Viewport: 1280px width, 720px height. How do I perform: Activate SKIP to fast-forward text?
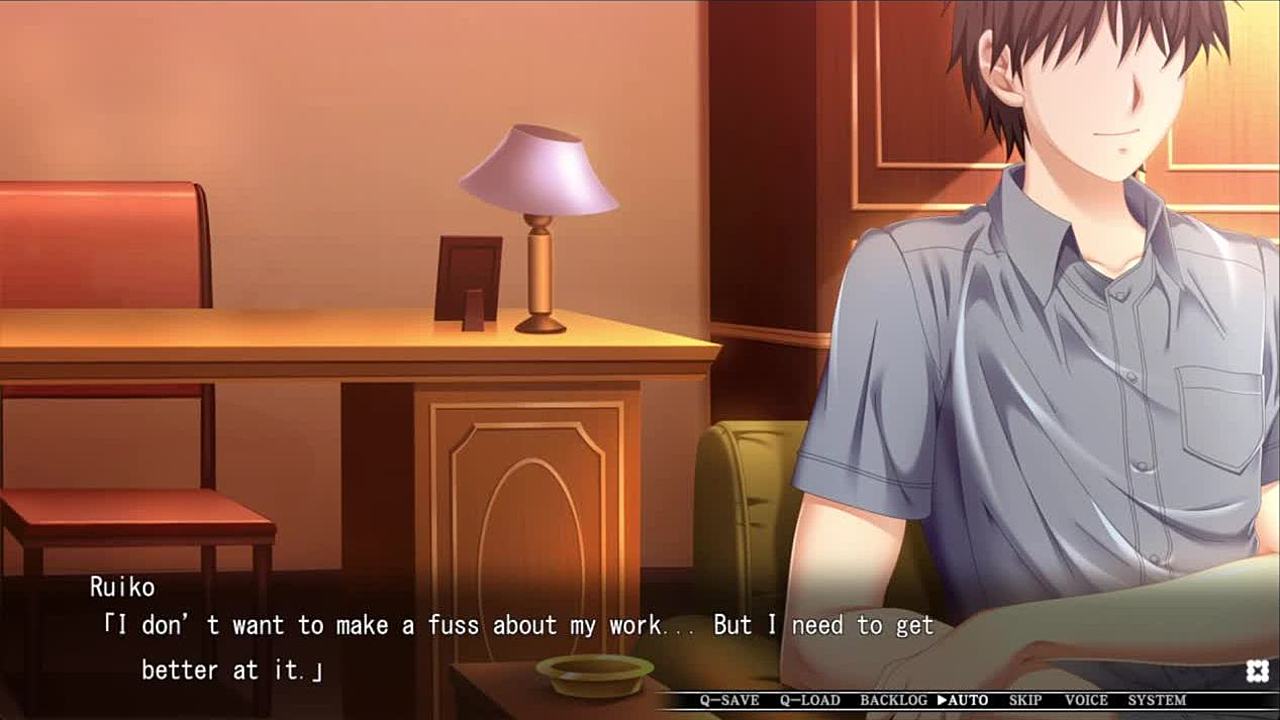tap(1025, 701)
